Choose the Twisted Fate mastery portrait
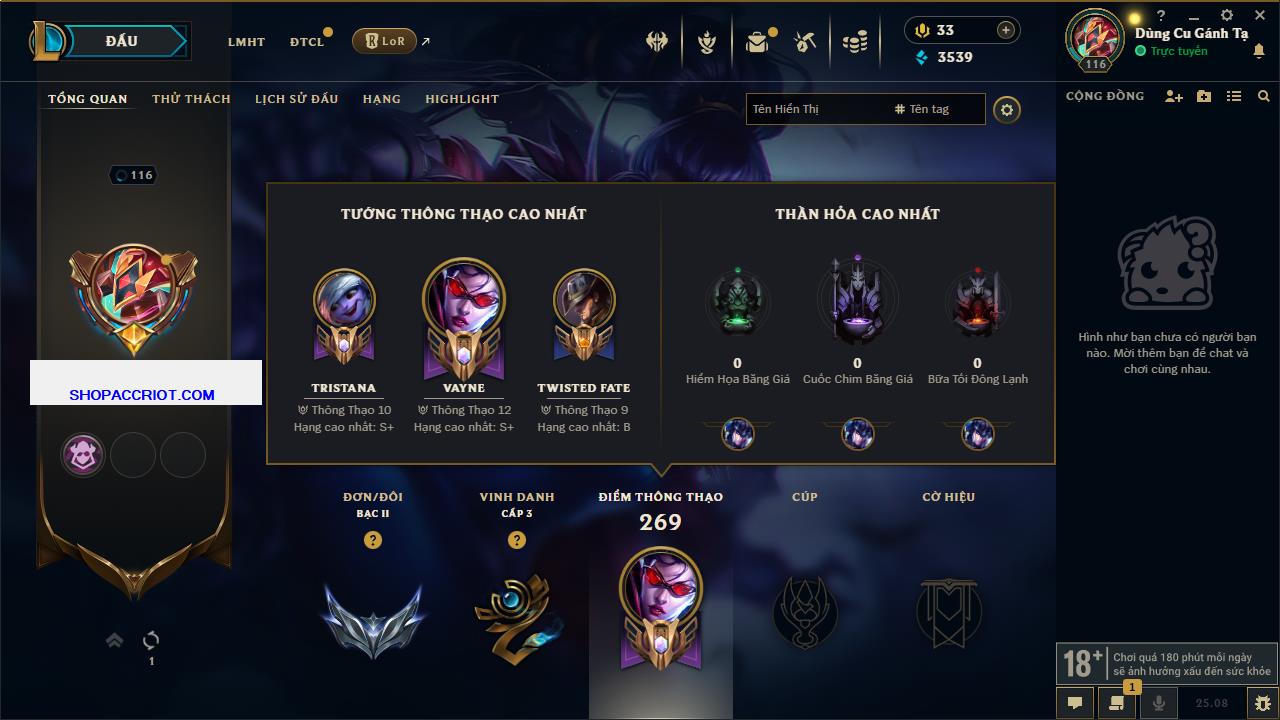The width and height of the screenshot is (1280, 720). [583, 300]
